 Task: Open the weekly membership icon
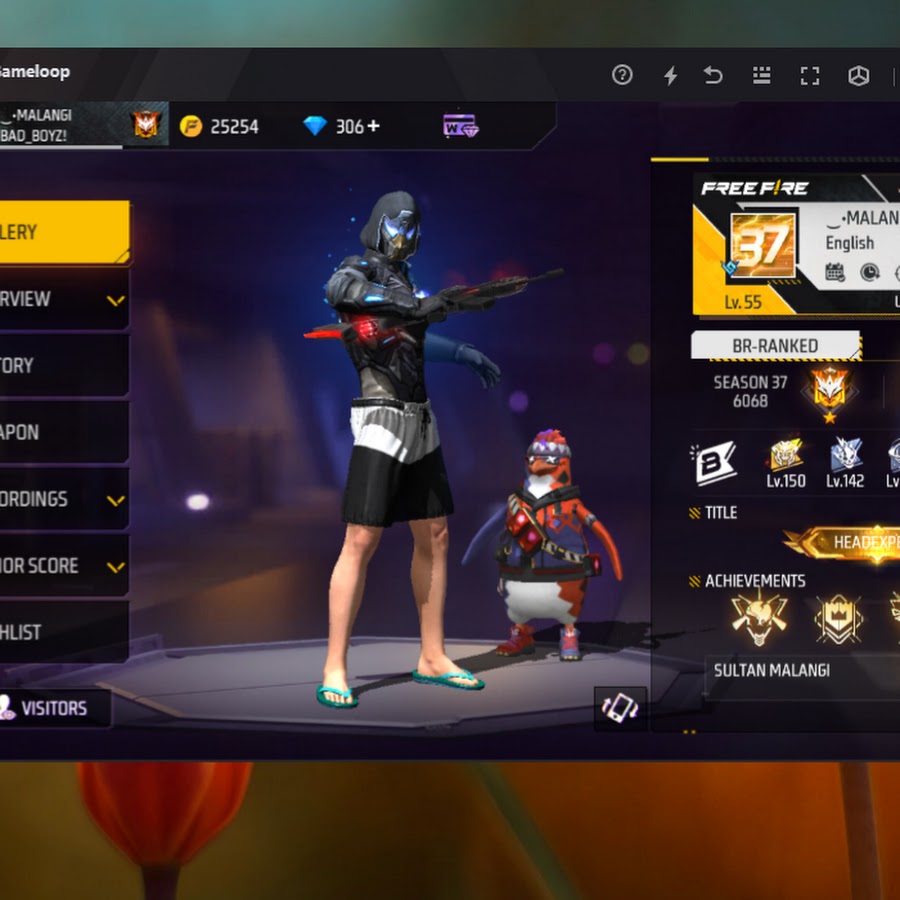[x=460, y=126]
